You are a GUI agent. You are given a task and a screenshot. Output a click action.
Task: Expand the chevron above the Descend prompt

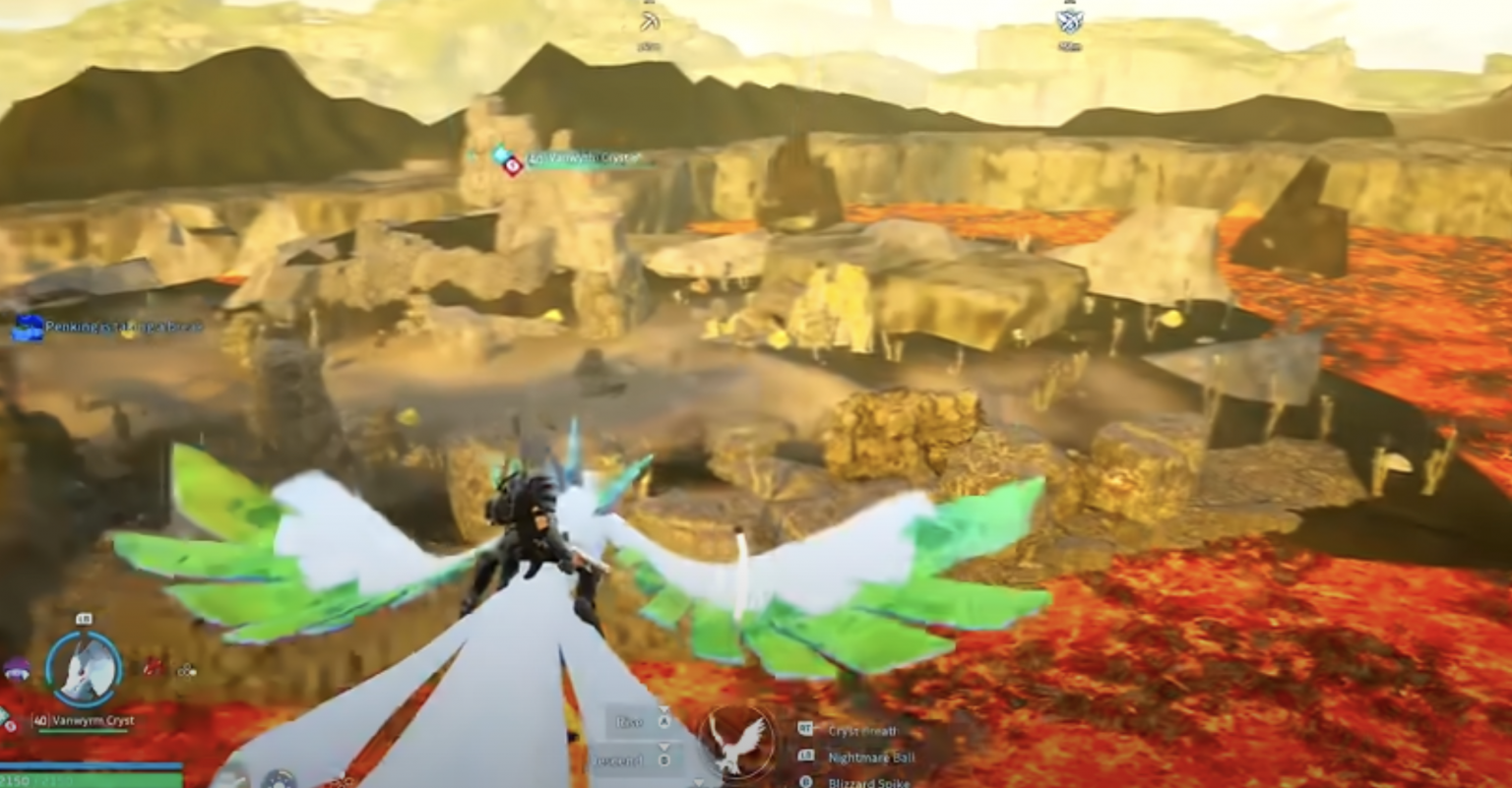[665, 748]
